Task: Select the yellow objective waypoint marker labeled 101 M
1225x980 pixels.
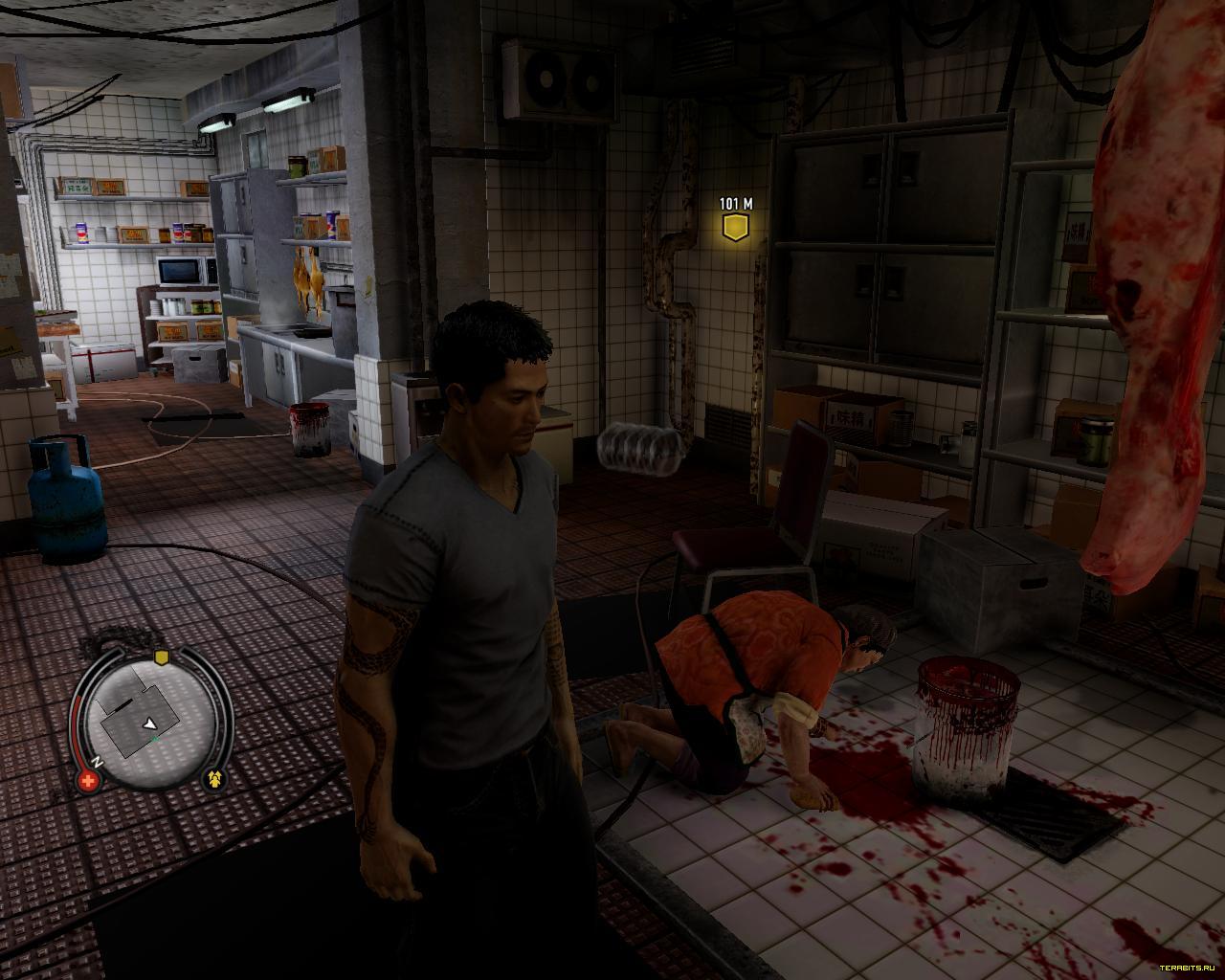Action: point(735,228)
